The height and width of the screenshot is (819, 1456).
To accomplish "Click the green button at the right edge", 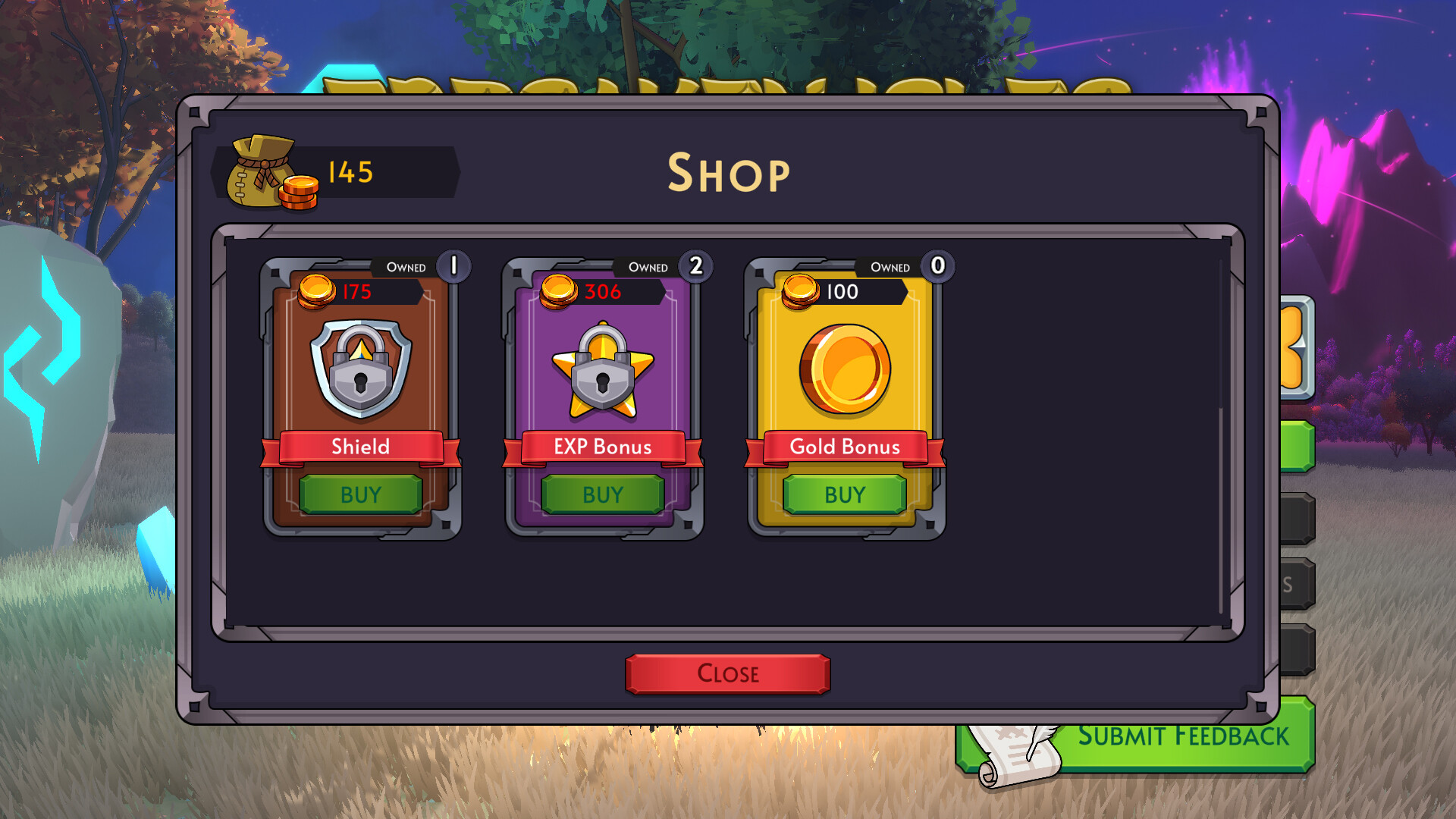I will click(1299, 447).
